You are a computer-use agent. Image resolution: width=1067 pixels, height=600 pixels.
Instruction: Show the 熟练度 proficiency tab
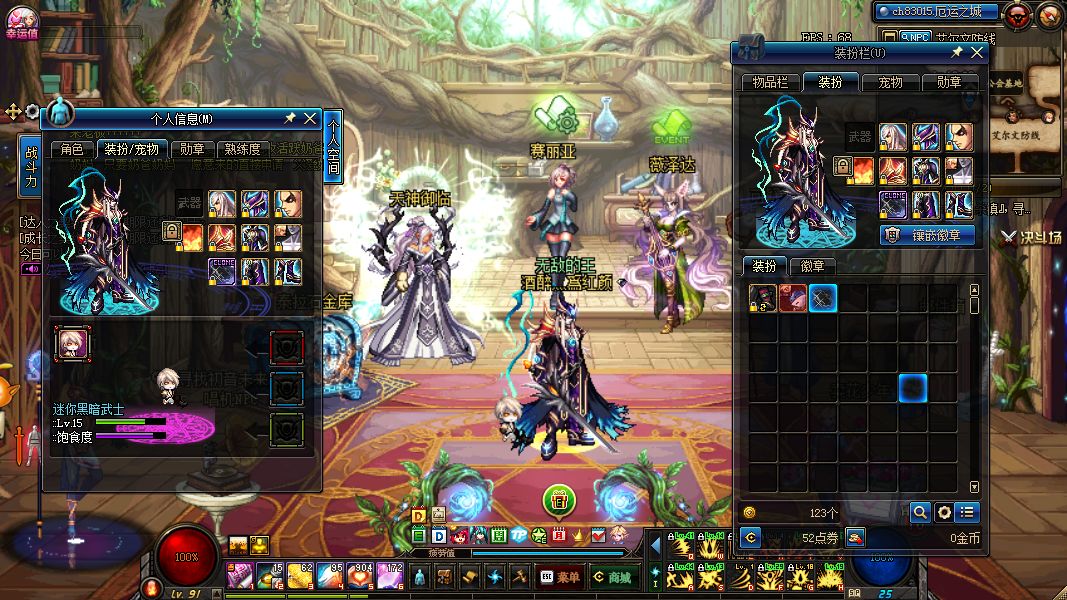(241, 149)
